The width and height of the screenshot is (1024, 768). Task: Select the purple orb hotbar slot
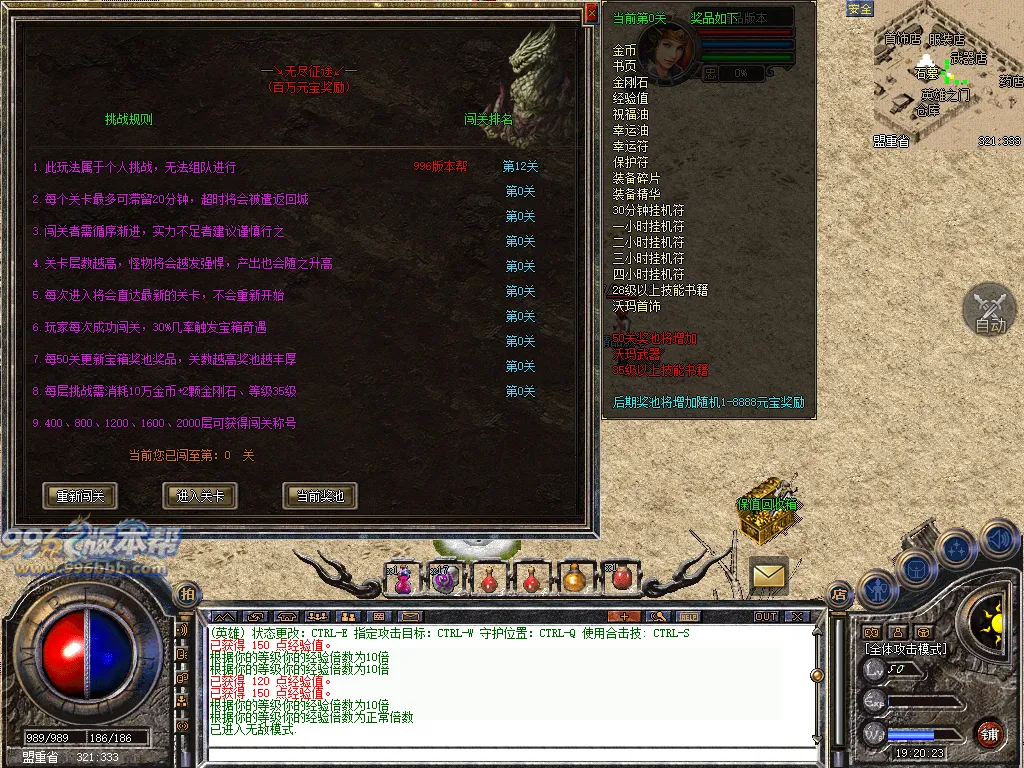point(443,578)
